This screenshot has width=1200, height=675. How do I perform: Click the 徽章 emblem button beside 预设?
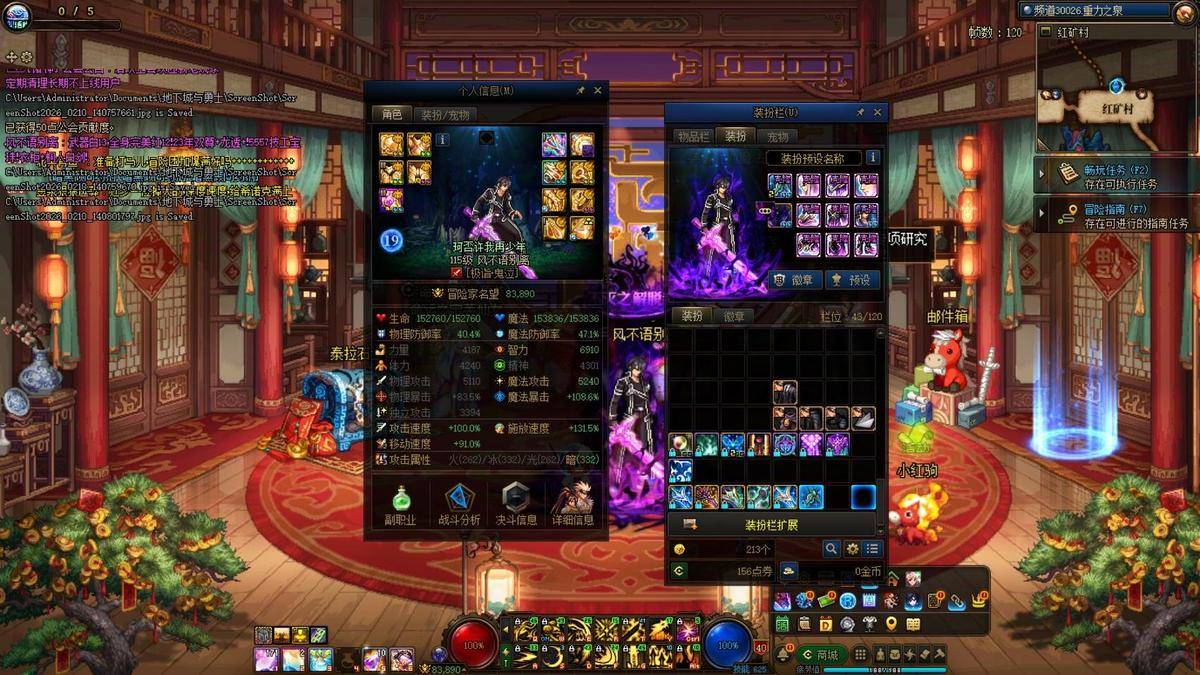[x=797, y=280]
